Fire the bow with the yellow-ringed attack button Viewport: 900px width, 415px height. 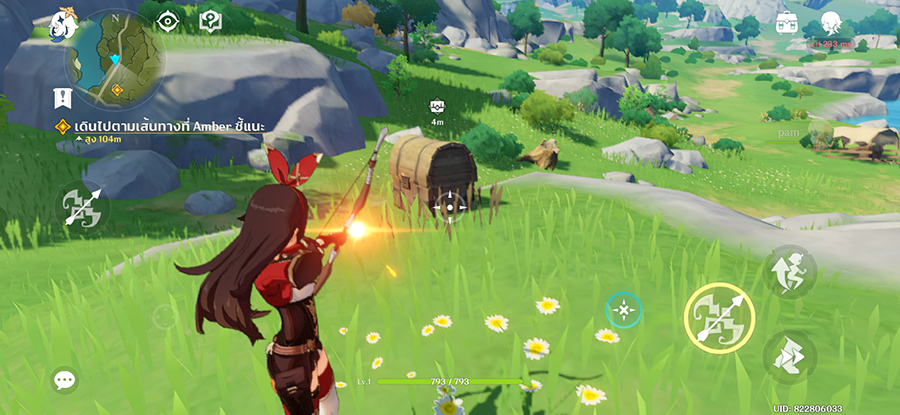tap(718, 317)
